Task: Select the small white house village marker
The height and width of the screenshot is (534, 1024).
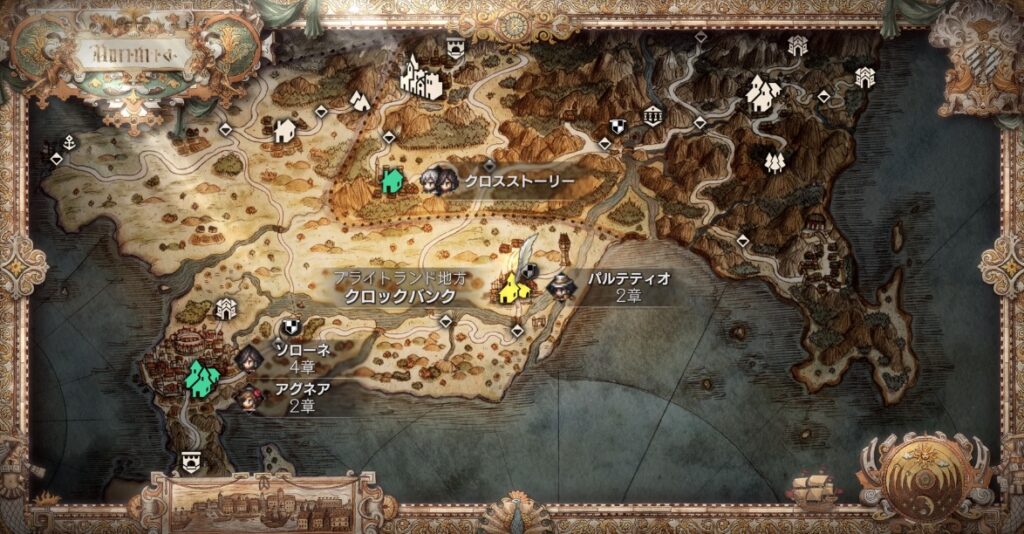Action: [284, 130]
